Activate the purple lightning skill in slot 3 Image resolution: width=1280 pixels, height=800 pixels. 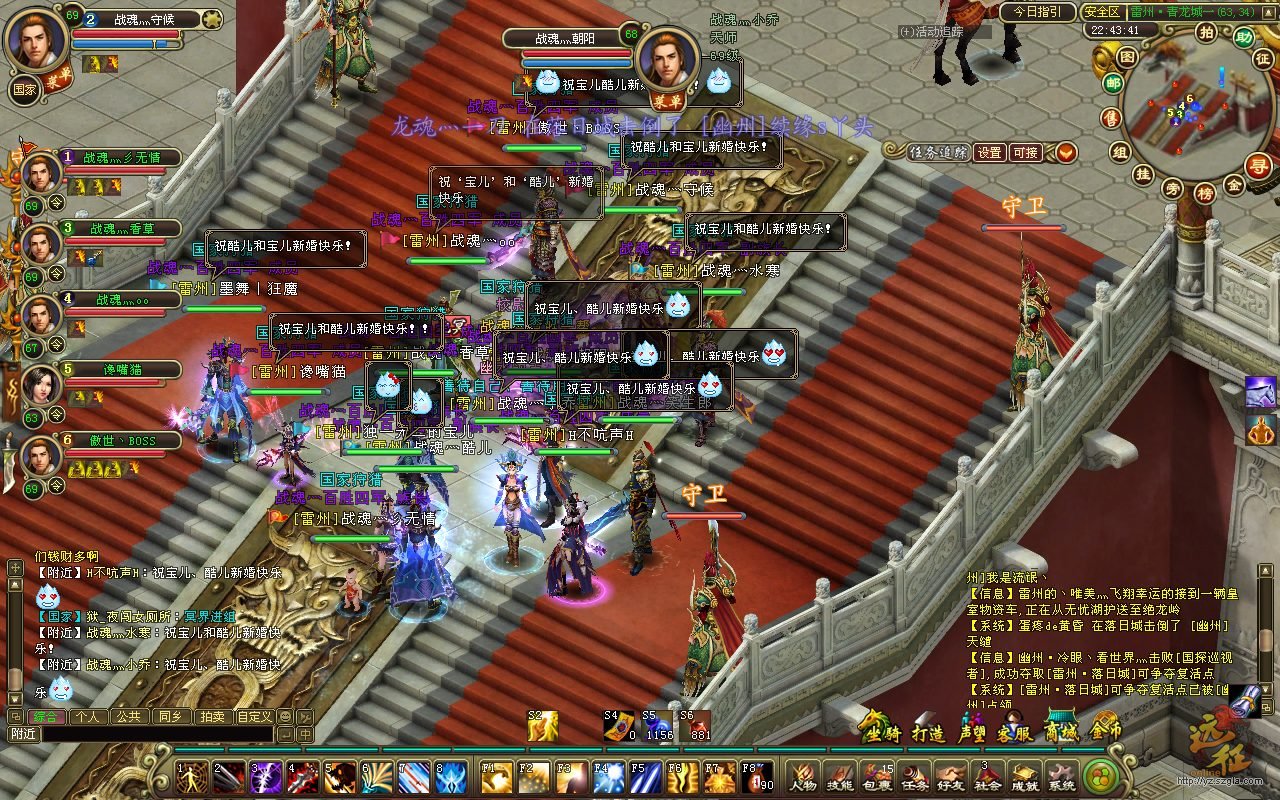[265, 777]
